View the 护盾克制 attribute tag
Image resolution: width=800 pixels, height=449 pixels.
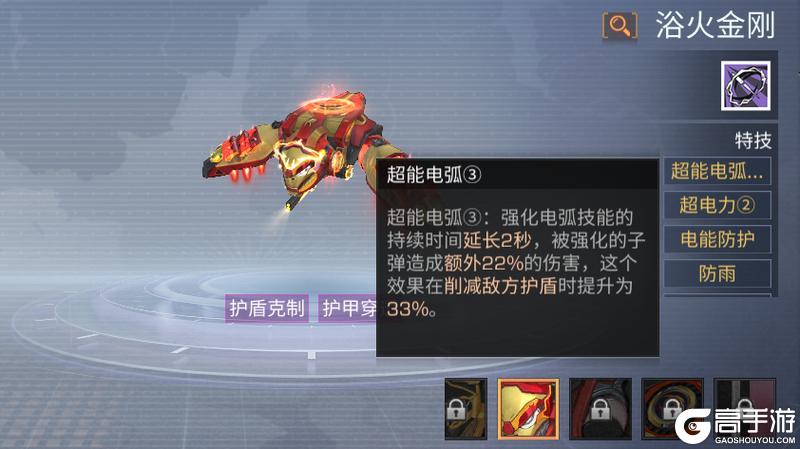(x=266, y=308)
